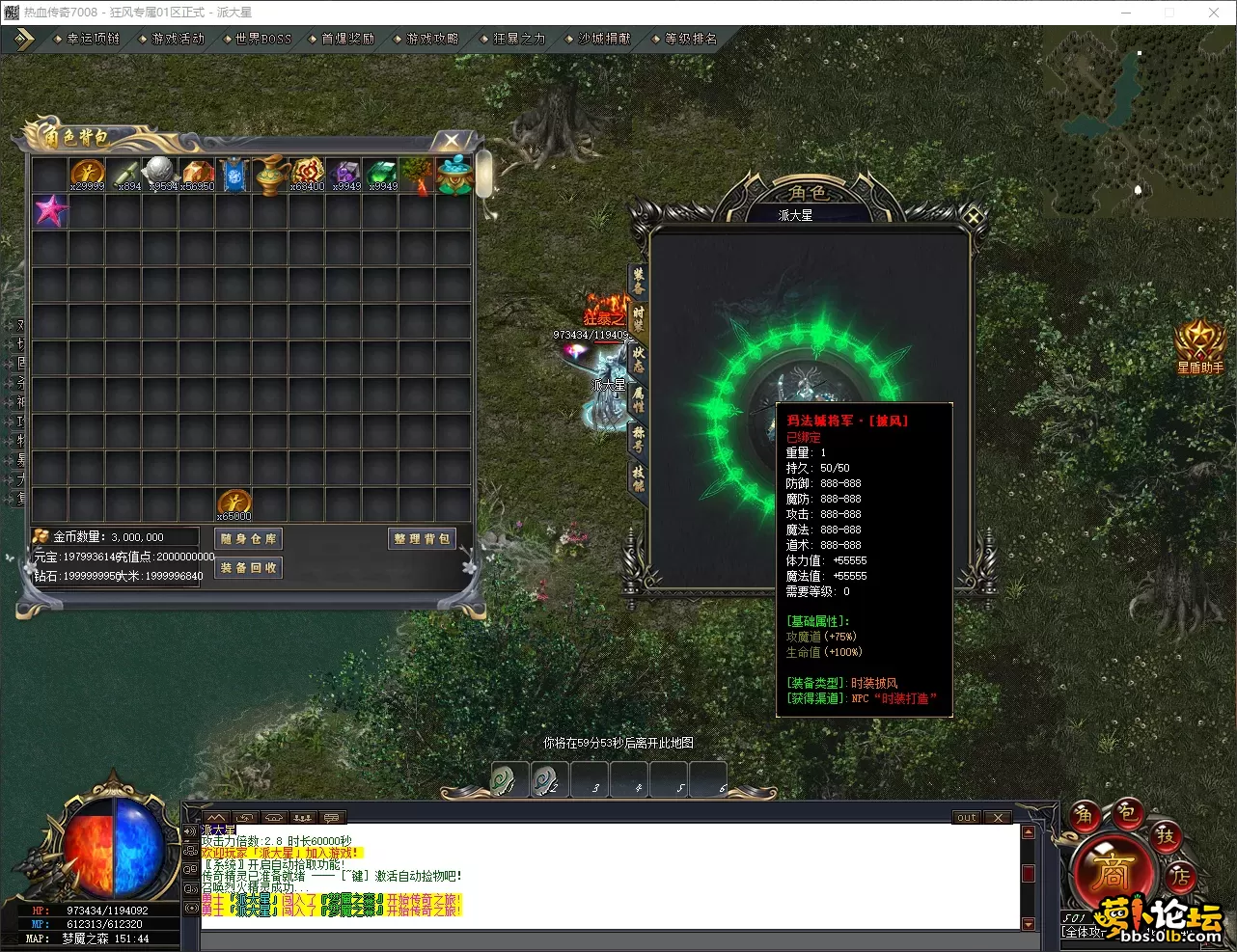Open the 游戏活动 menu

click(x=179, y=39)
